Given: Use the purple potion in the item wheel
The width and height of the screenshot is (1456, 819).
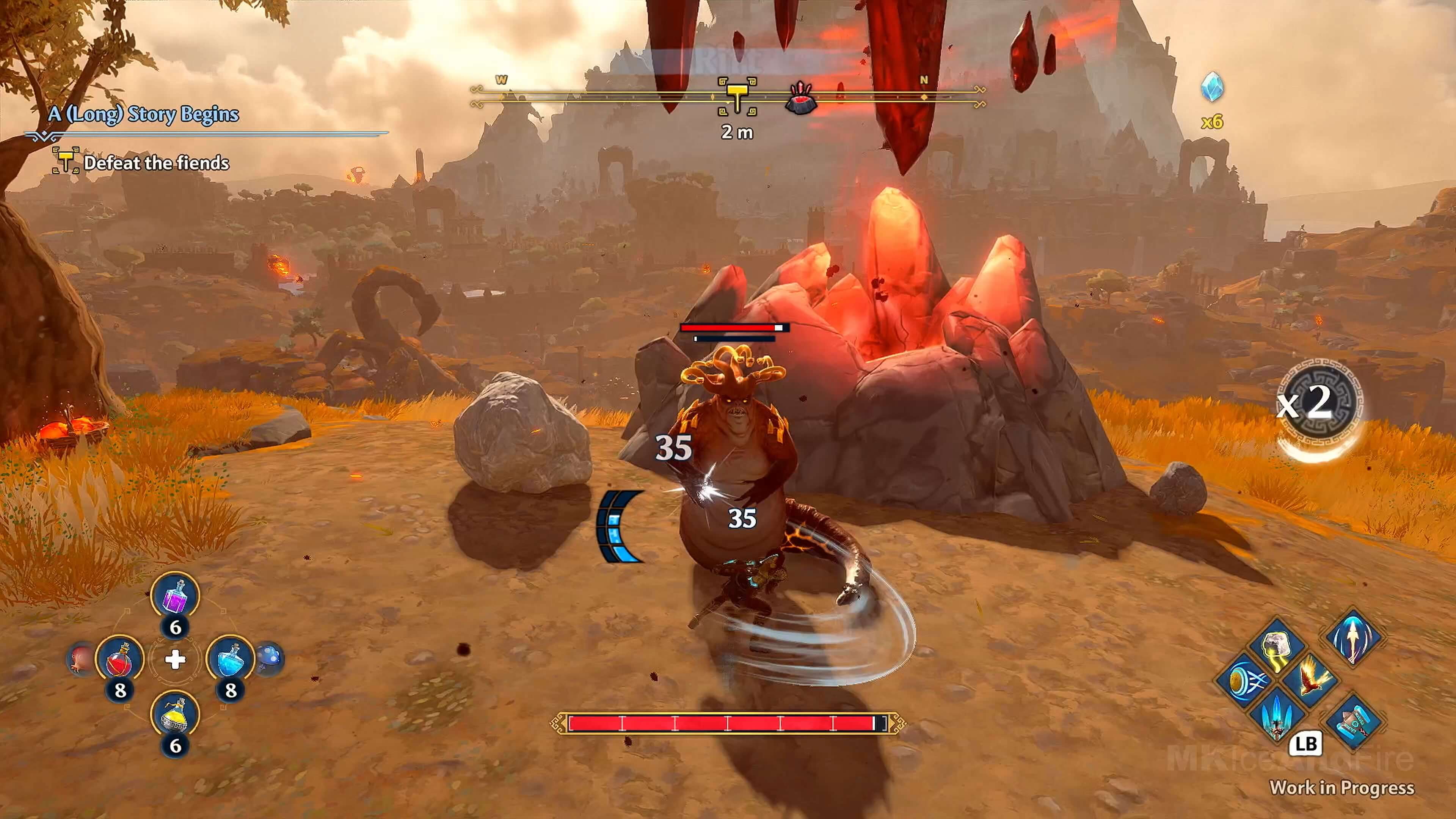Looking at the screenshot, I should (x=175, y=596).
